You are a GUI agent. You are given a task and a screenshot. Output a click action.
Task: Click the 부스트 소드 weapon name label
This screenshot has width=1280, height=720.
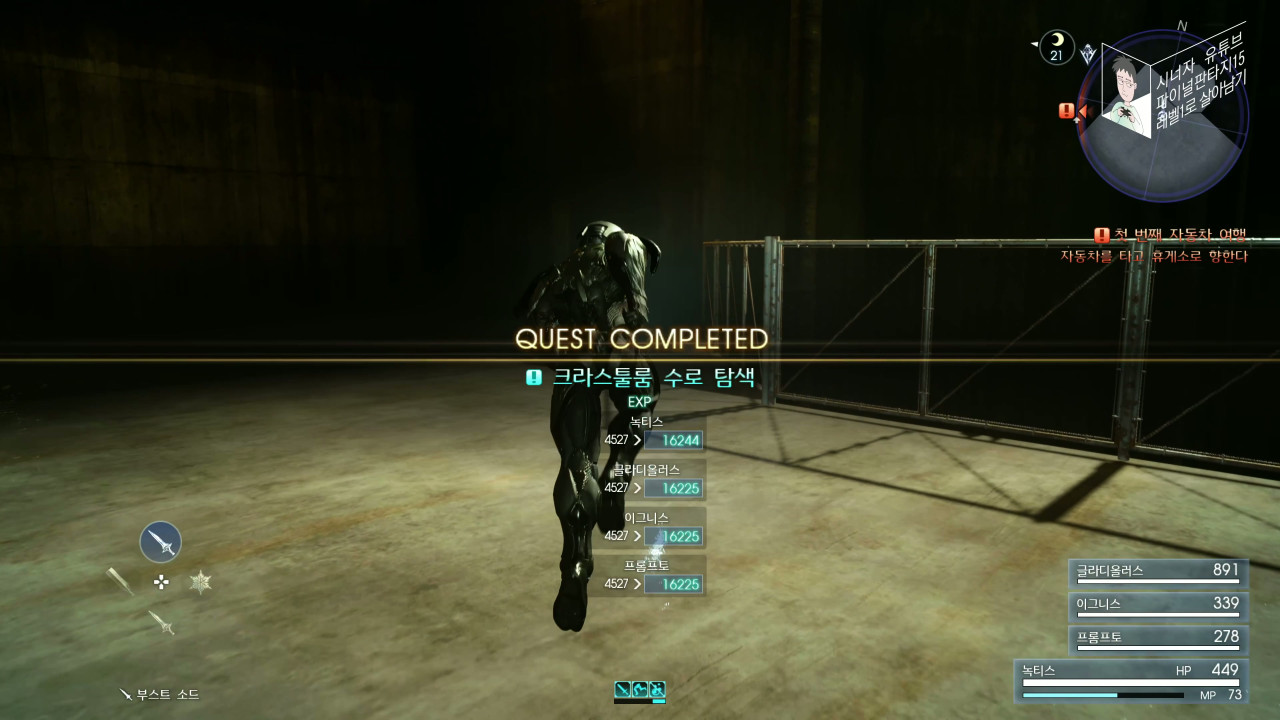(x=160, y=694)
